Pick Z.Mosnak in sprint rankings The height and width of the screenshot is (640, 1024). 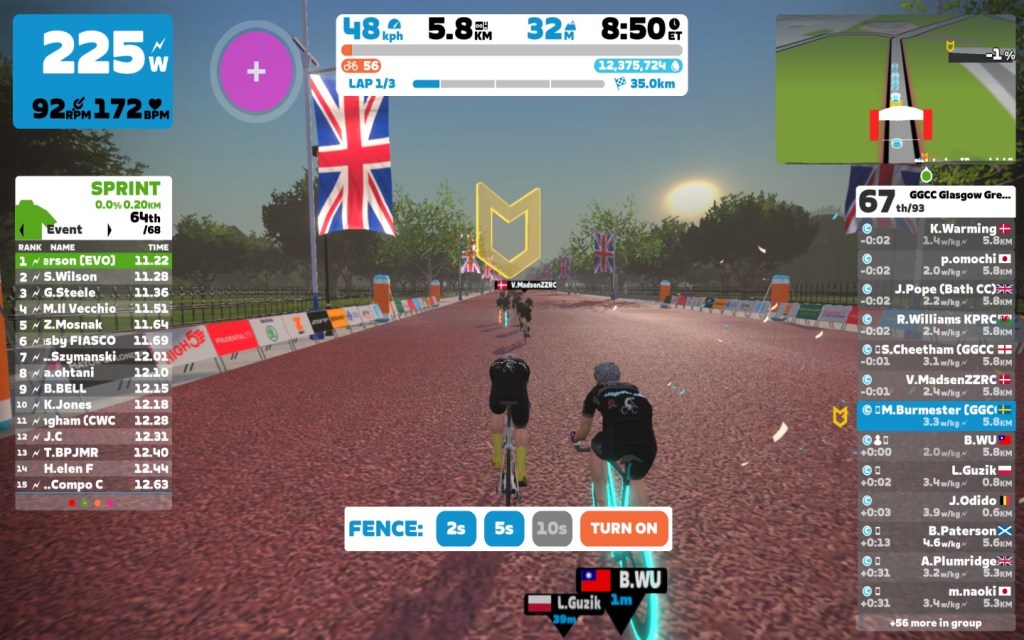[93, 324]
